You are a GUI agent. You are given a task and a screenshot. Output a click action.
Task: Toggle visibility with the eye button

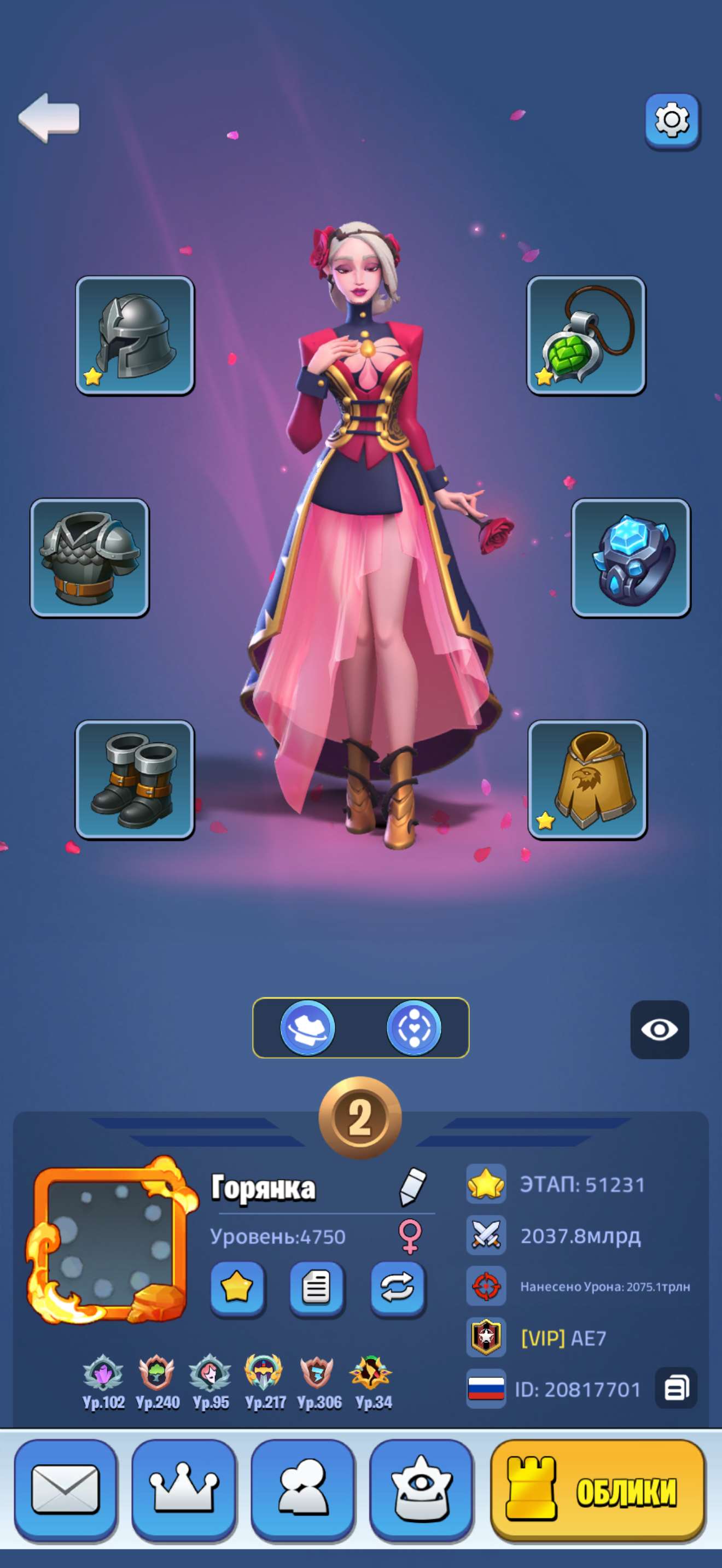[659, 1029]
